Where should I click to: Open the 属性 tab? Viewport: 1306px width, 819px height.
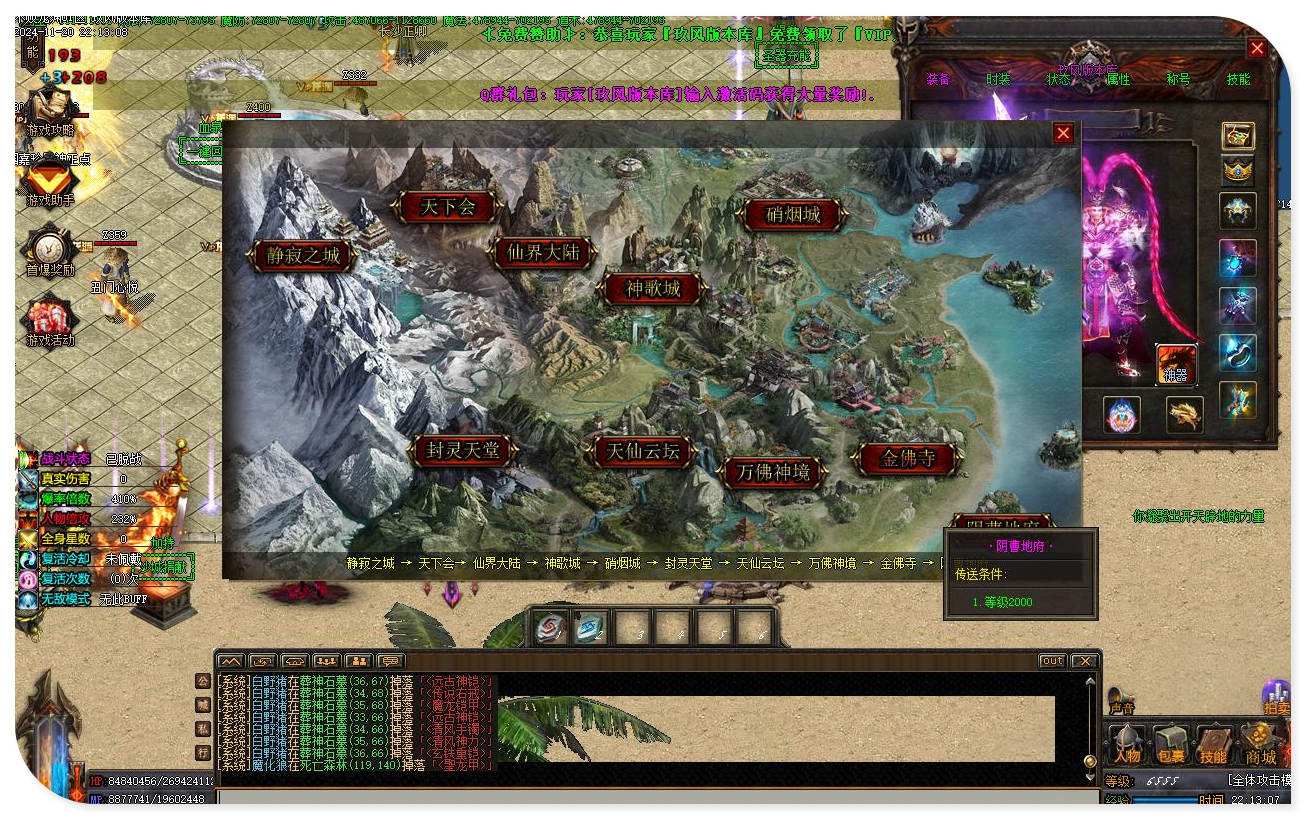click(x=1118, y=79)
